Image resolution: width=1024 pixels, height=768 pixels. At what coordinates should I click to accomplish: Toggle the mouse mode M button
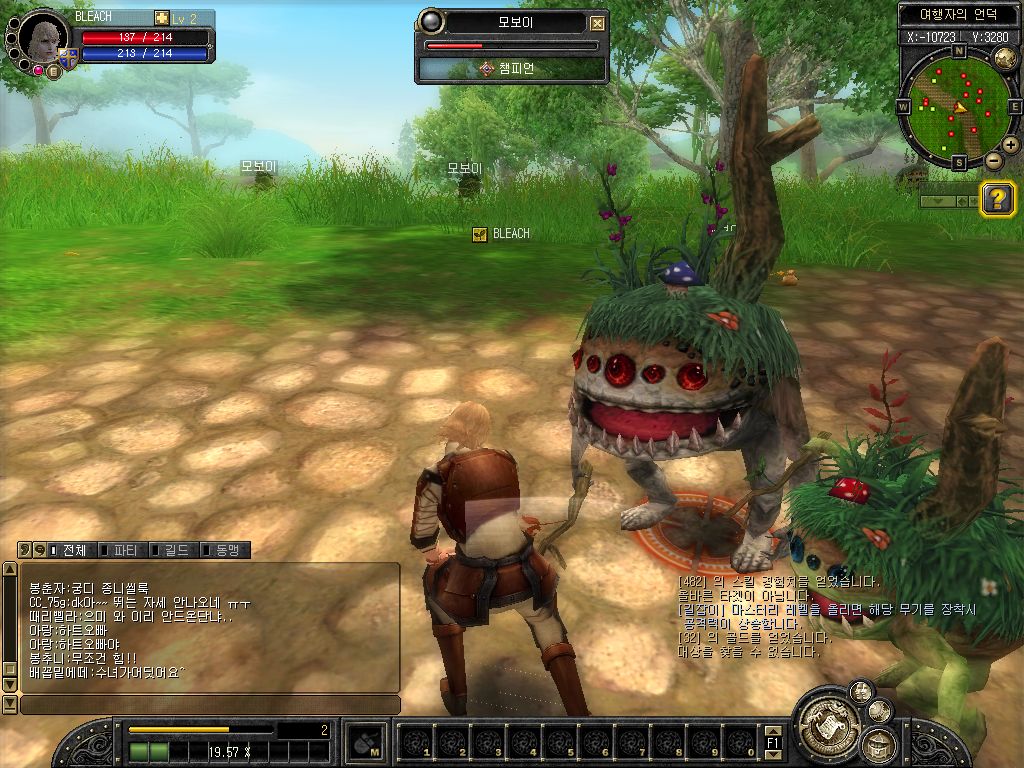[365, 743]
